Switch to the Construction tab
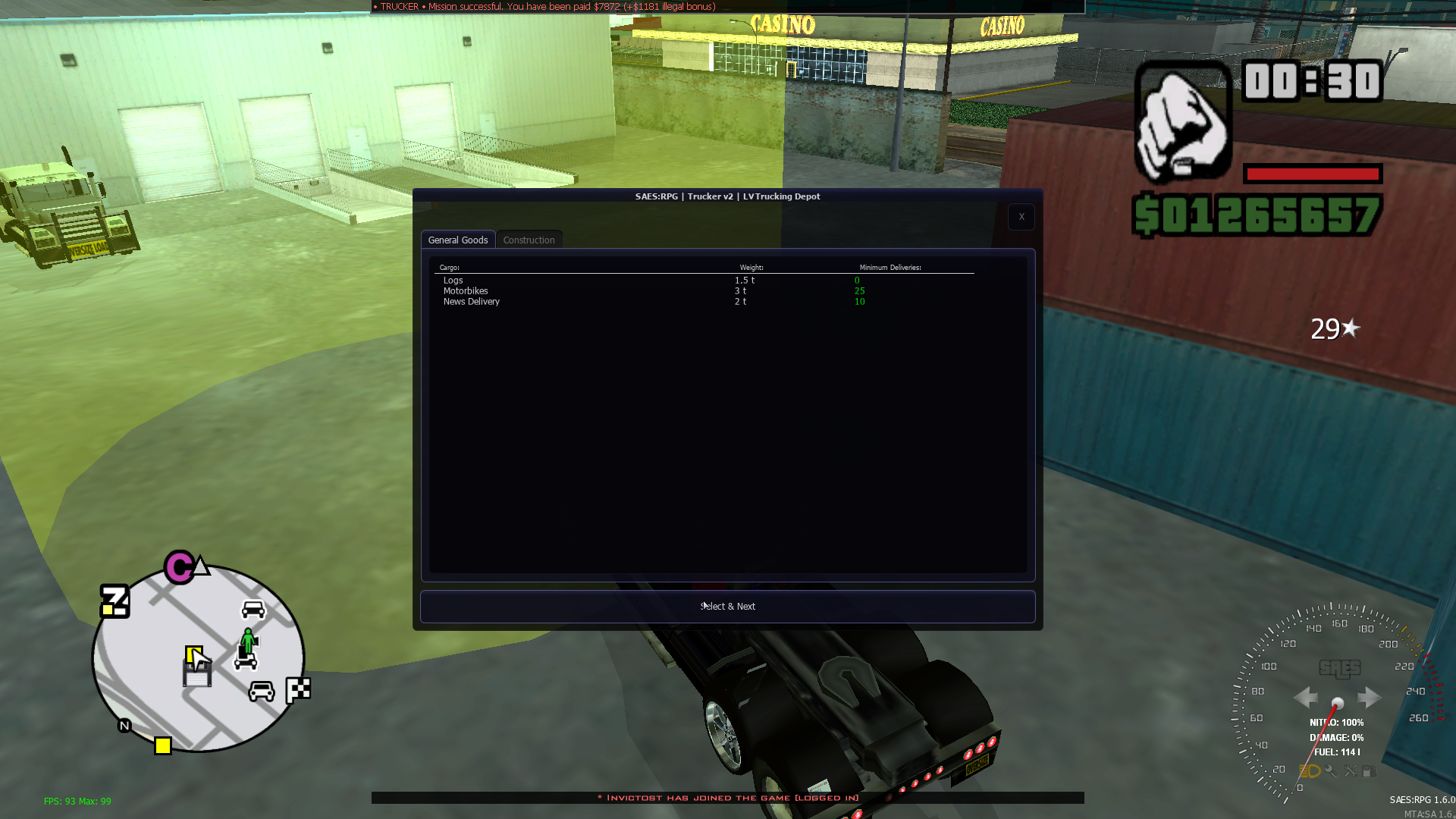 point(529,240)
